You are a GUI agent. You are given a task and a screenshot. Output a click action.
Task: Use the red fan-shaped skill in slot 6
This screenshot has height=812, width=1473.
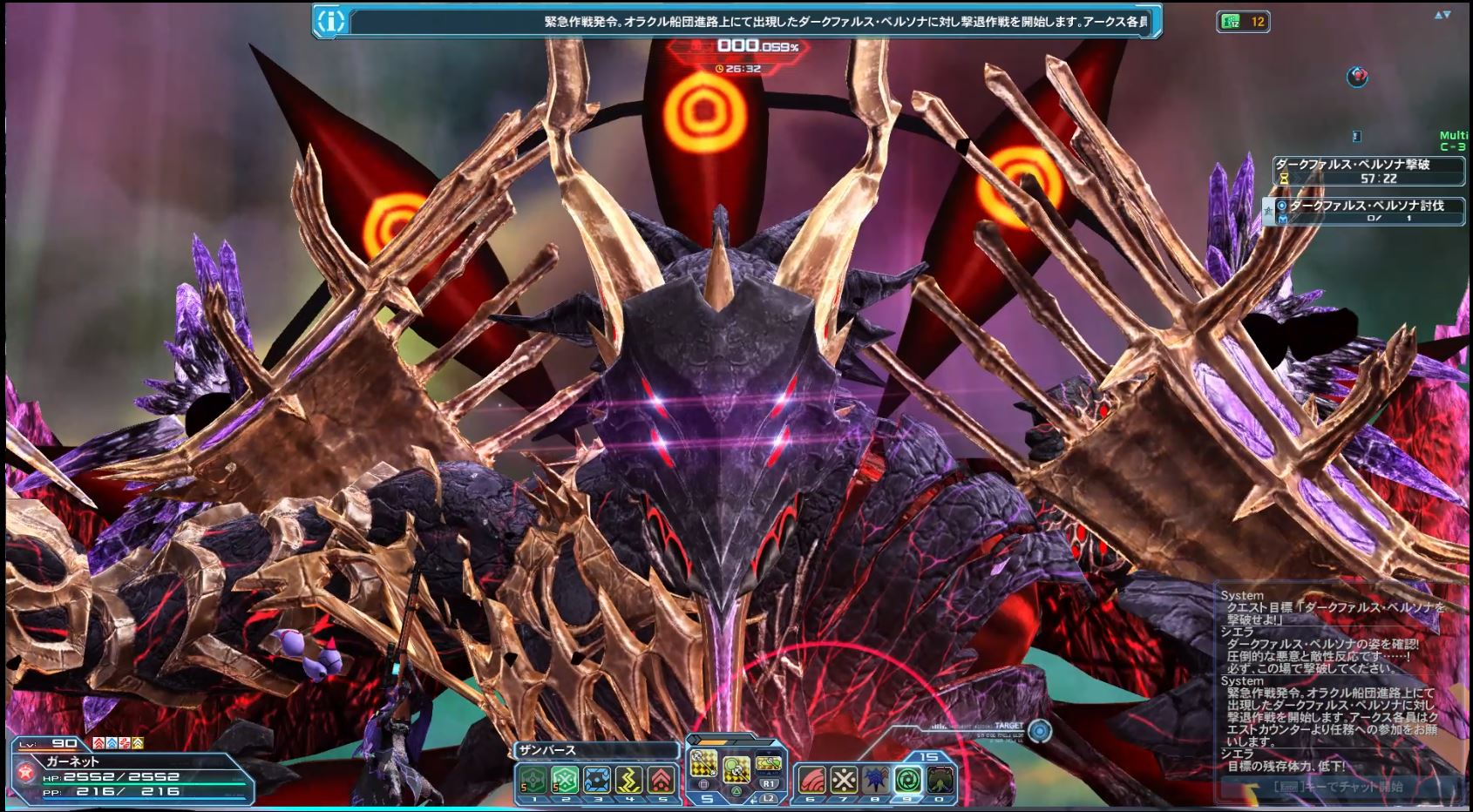tap(811, 778)
